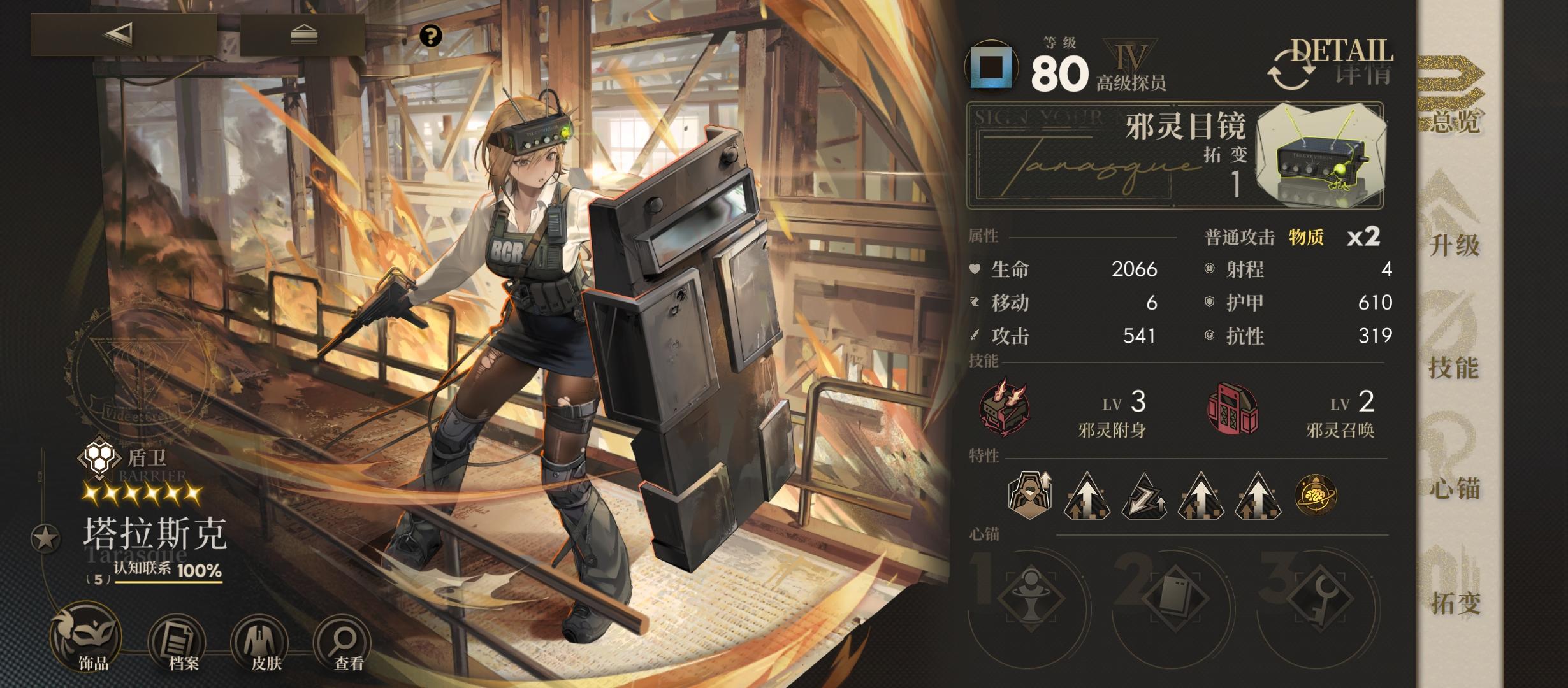This screenshot has width=1568, height=688.
Task: Tap the 查看 magnifier view button
Action: tap(345, 642)
